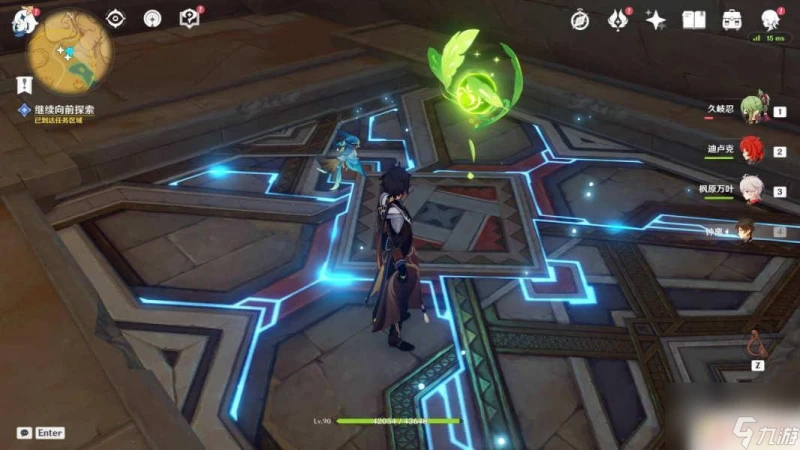Open the compass adventure icon

coord(580,19)
